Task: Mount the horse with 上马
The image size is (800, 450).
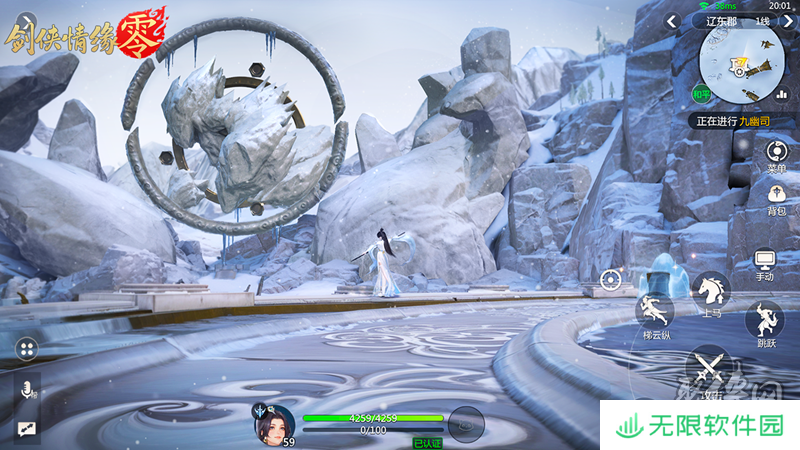Action: (x=711, y=291)
